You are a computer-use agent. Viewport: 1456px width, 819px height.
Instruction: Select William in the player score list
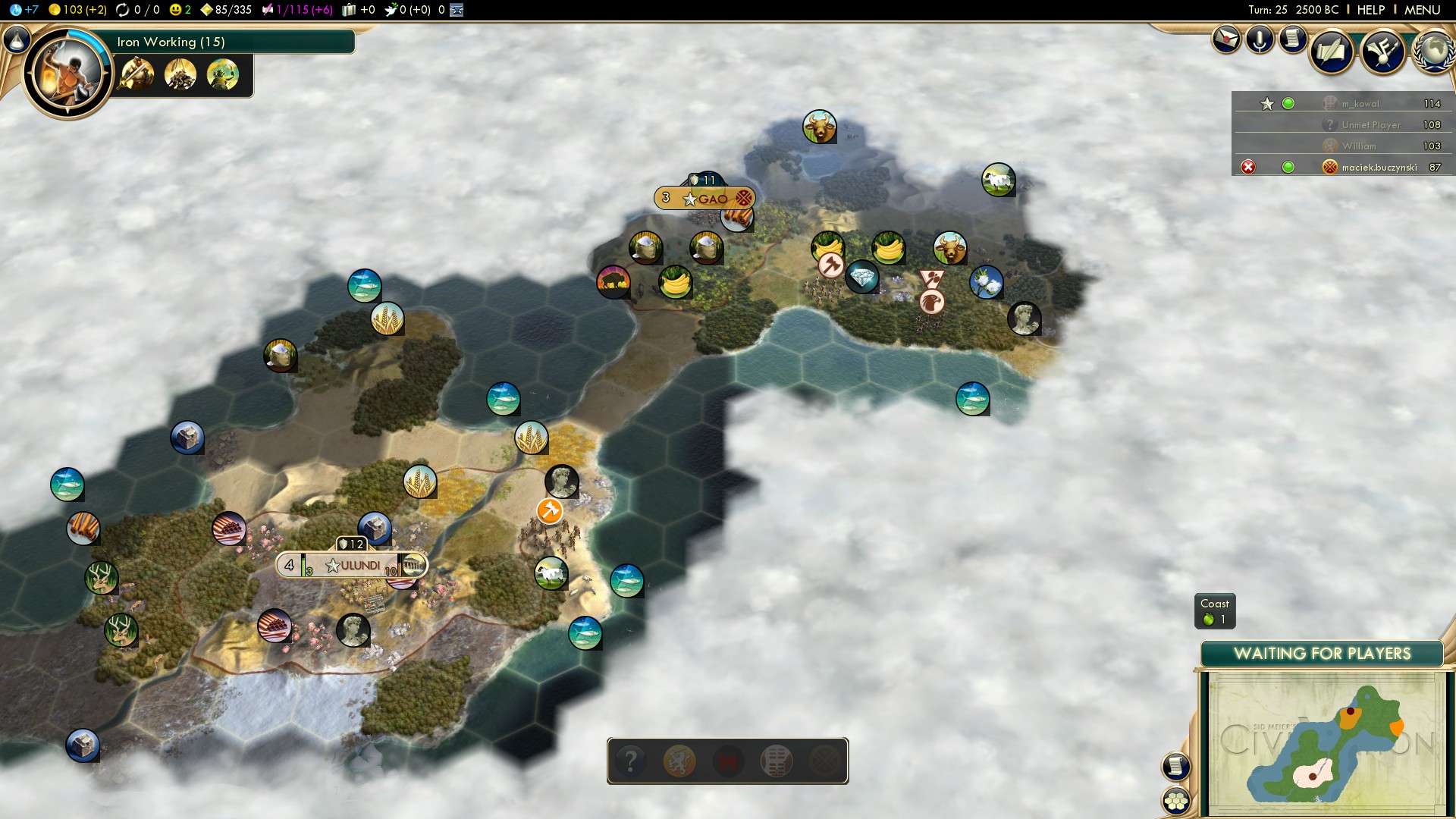click(x=1358, y=146)
